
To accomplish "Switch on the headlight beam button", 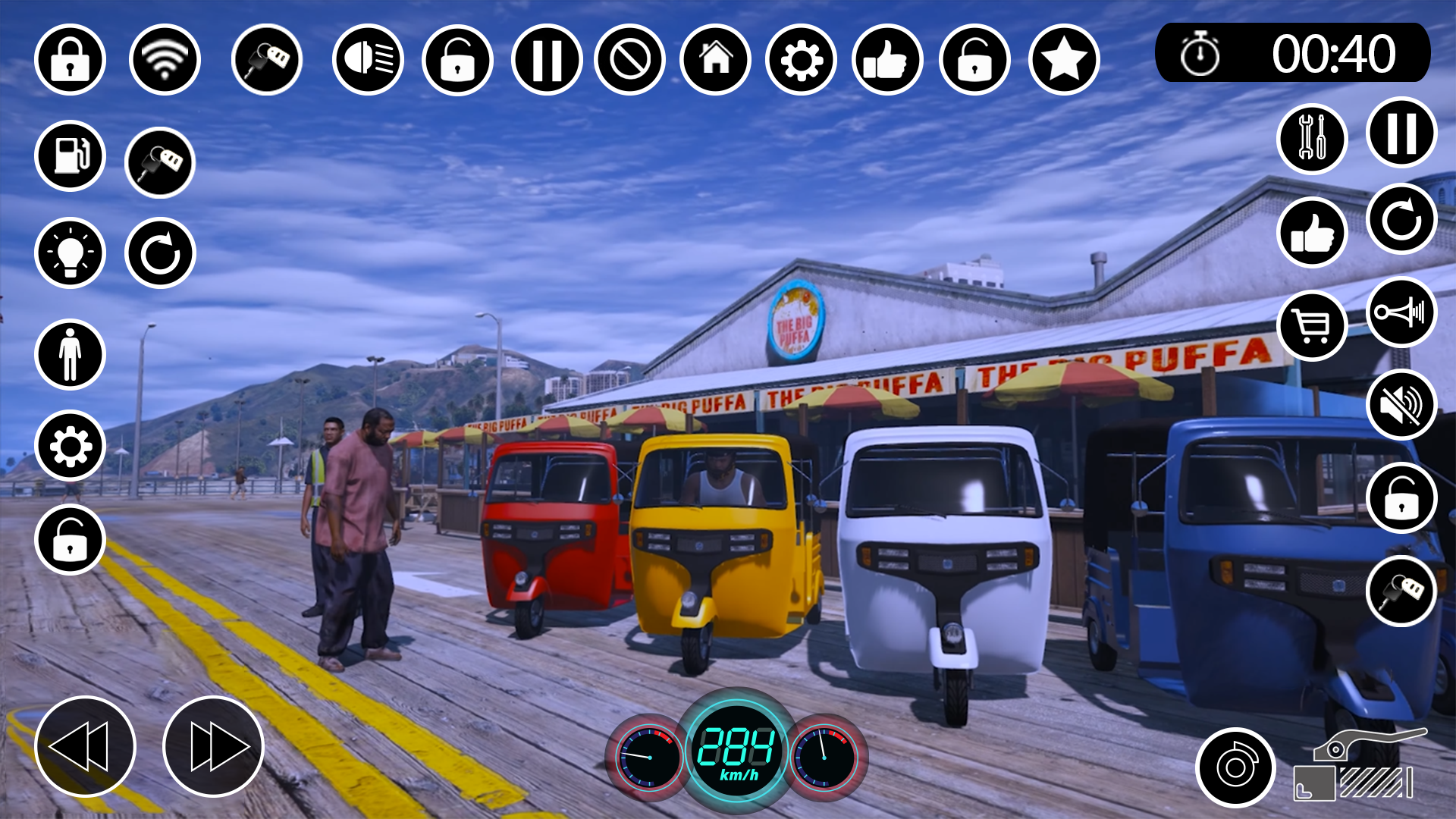I will click(368, 60).
